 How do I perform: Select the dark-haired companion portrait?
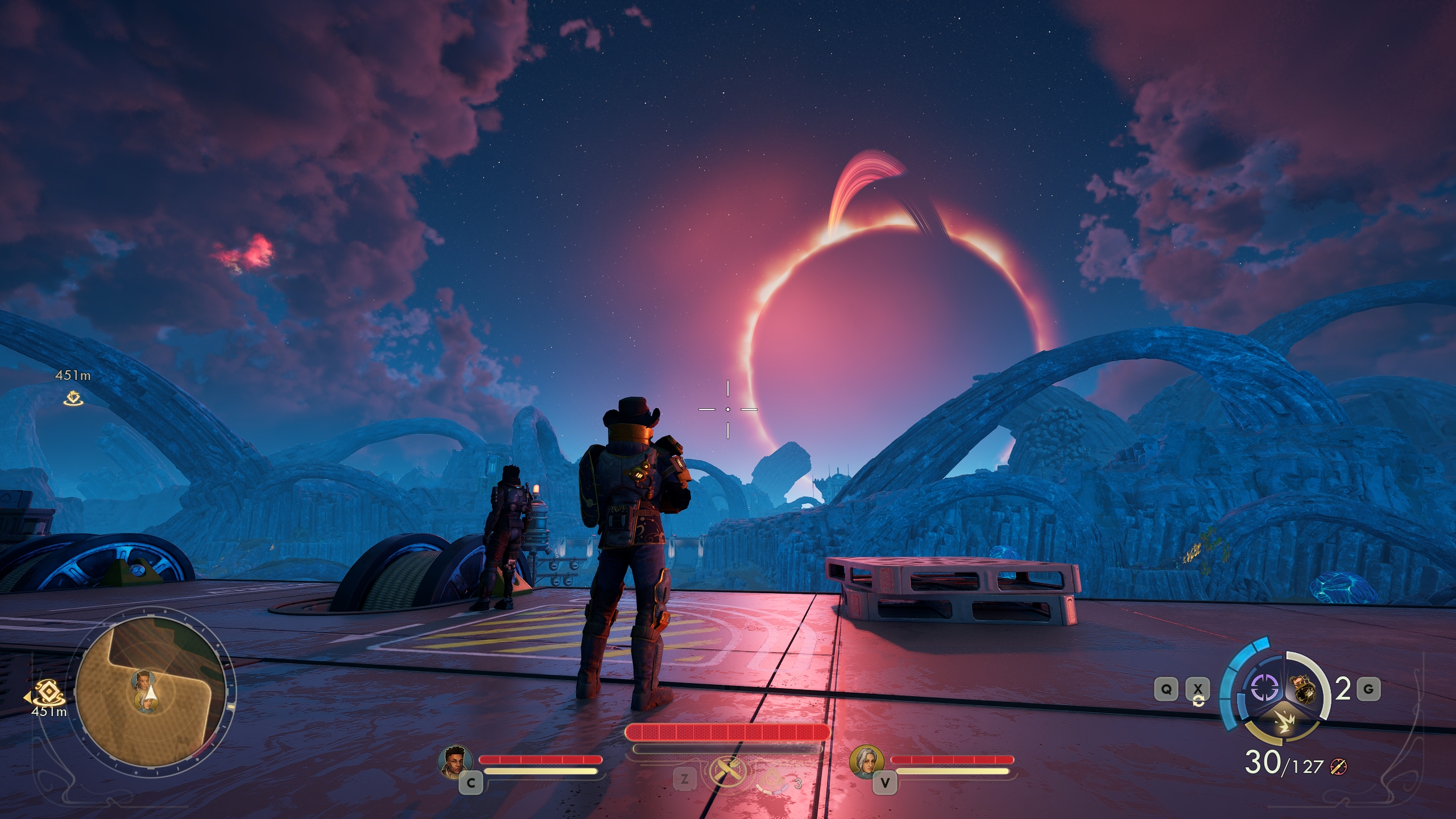click(x=456, y=761)
